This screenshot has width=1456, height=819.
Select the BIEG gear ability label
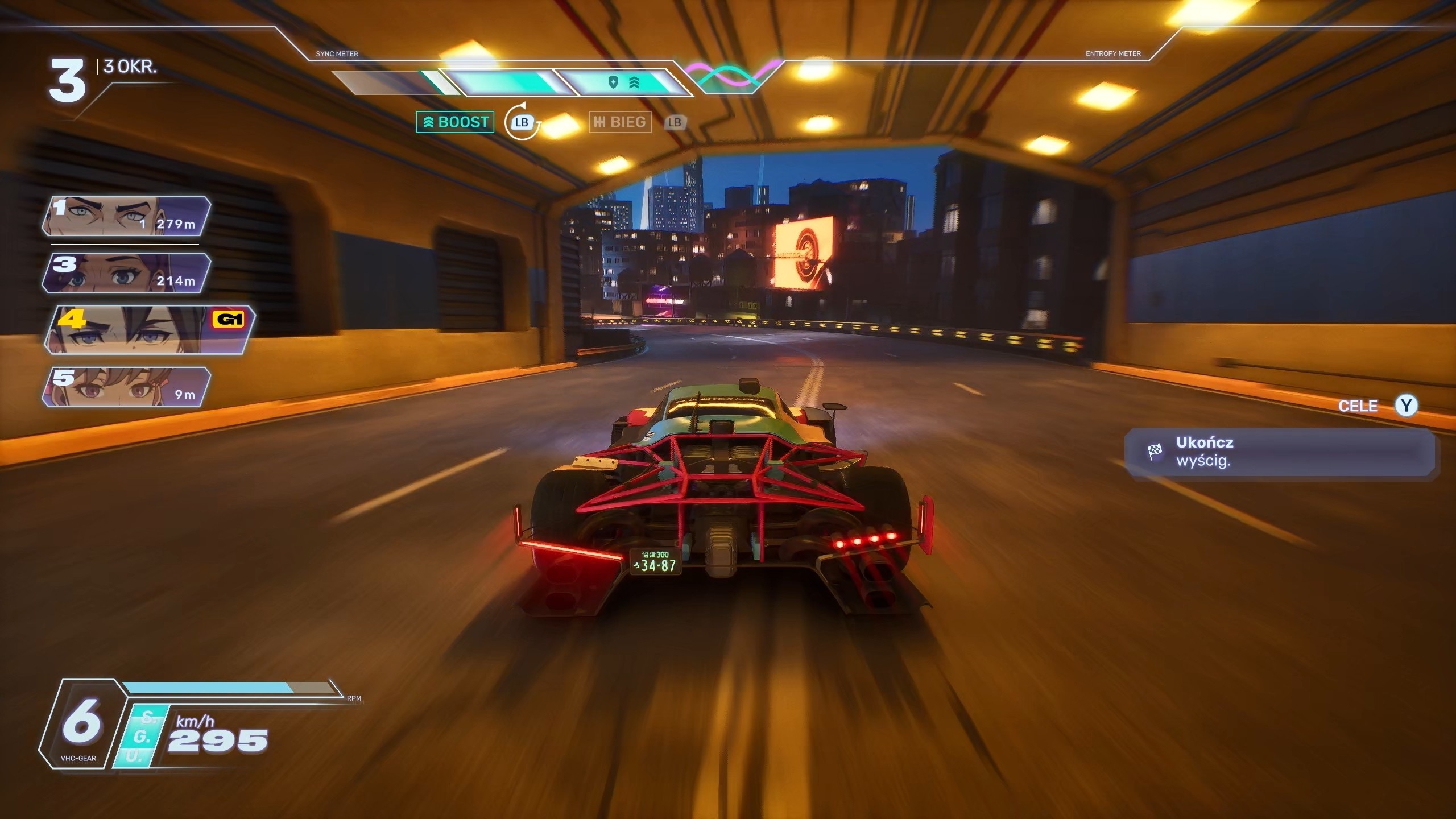coord(620,122)
